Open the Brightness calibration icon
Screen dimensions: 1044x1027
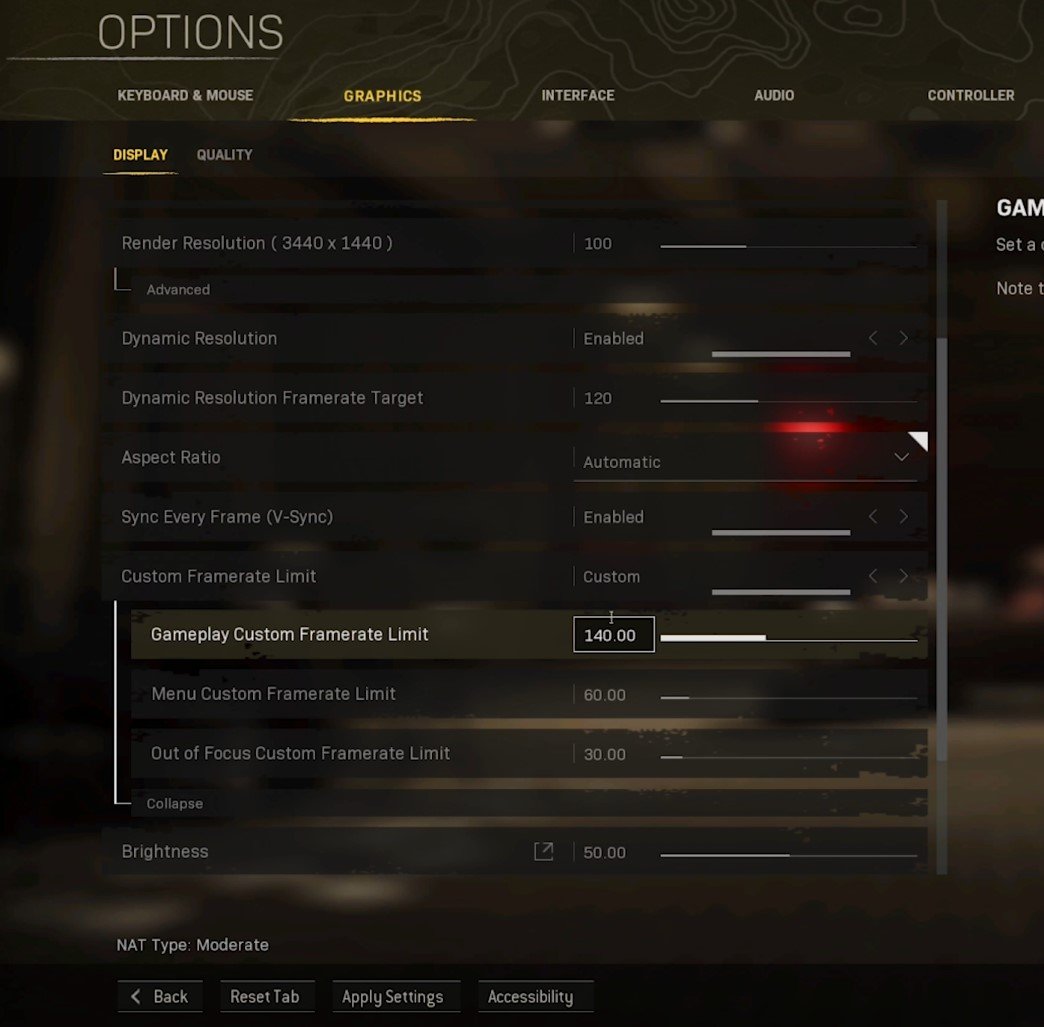(543, 851)
